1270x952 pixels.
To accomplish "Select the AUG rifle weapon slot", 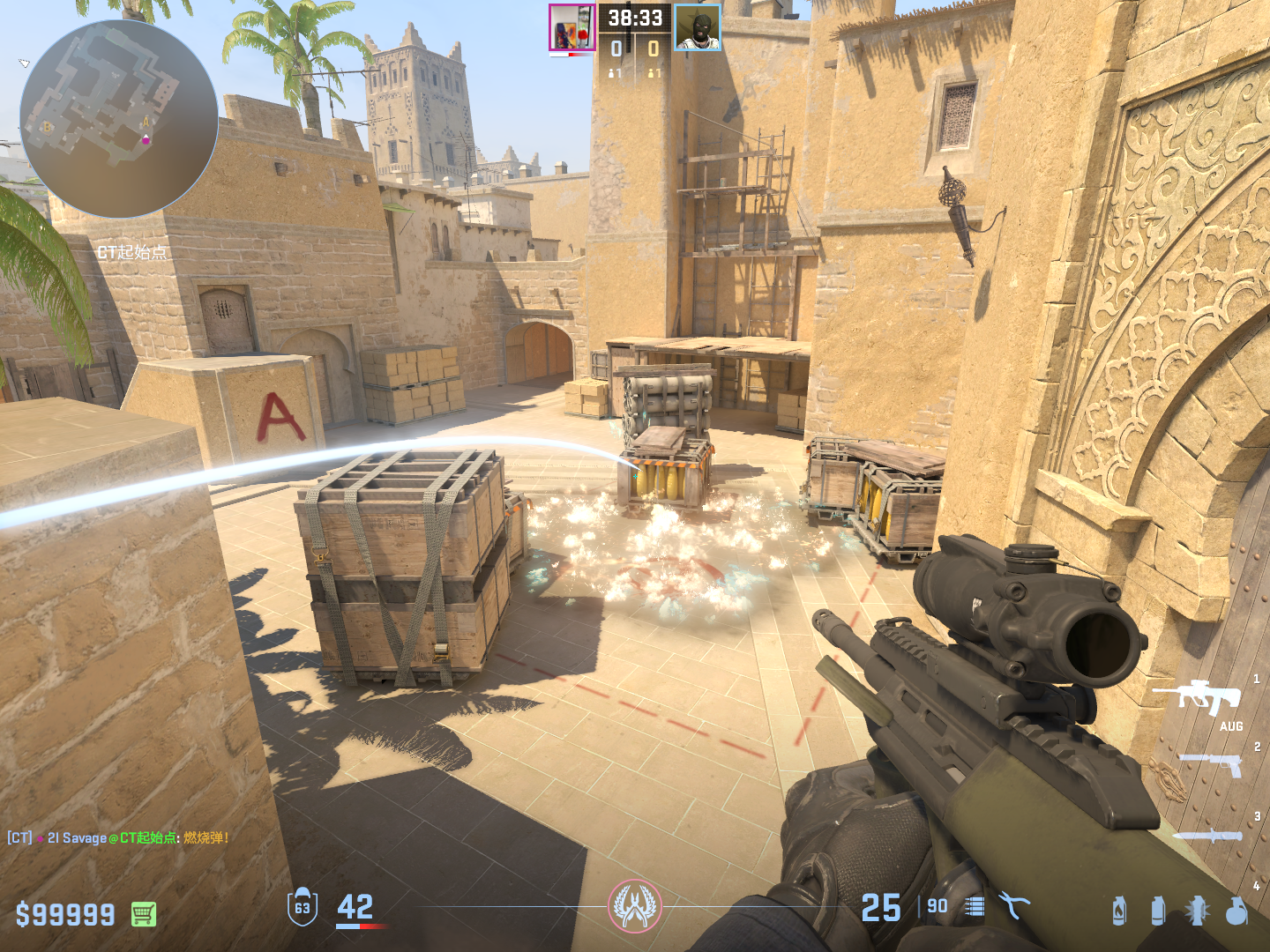I will [x=1198, y=696].
